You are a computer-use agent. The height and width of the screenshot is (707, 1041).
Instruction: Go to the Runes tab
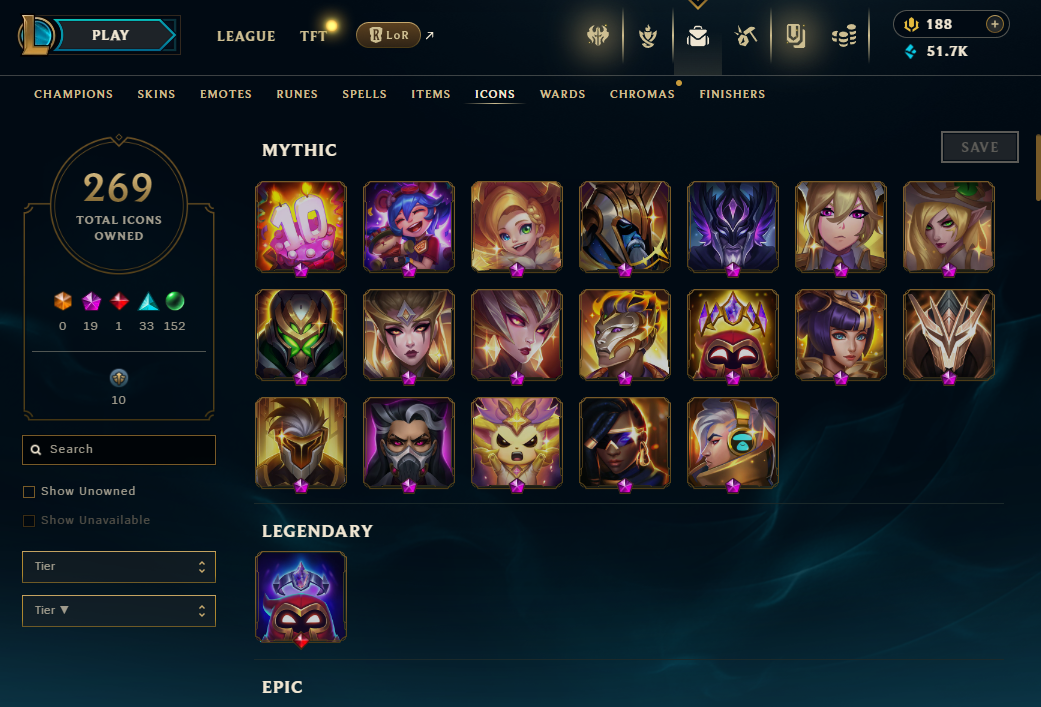[297, 94]
